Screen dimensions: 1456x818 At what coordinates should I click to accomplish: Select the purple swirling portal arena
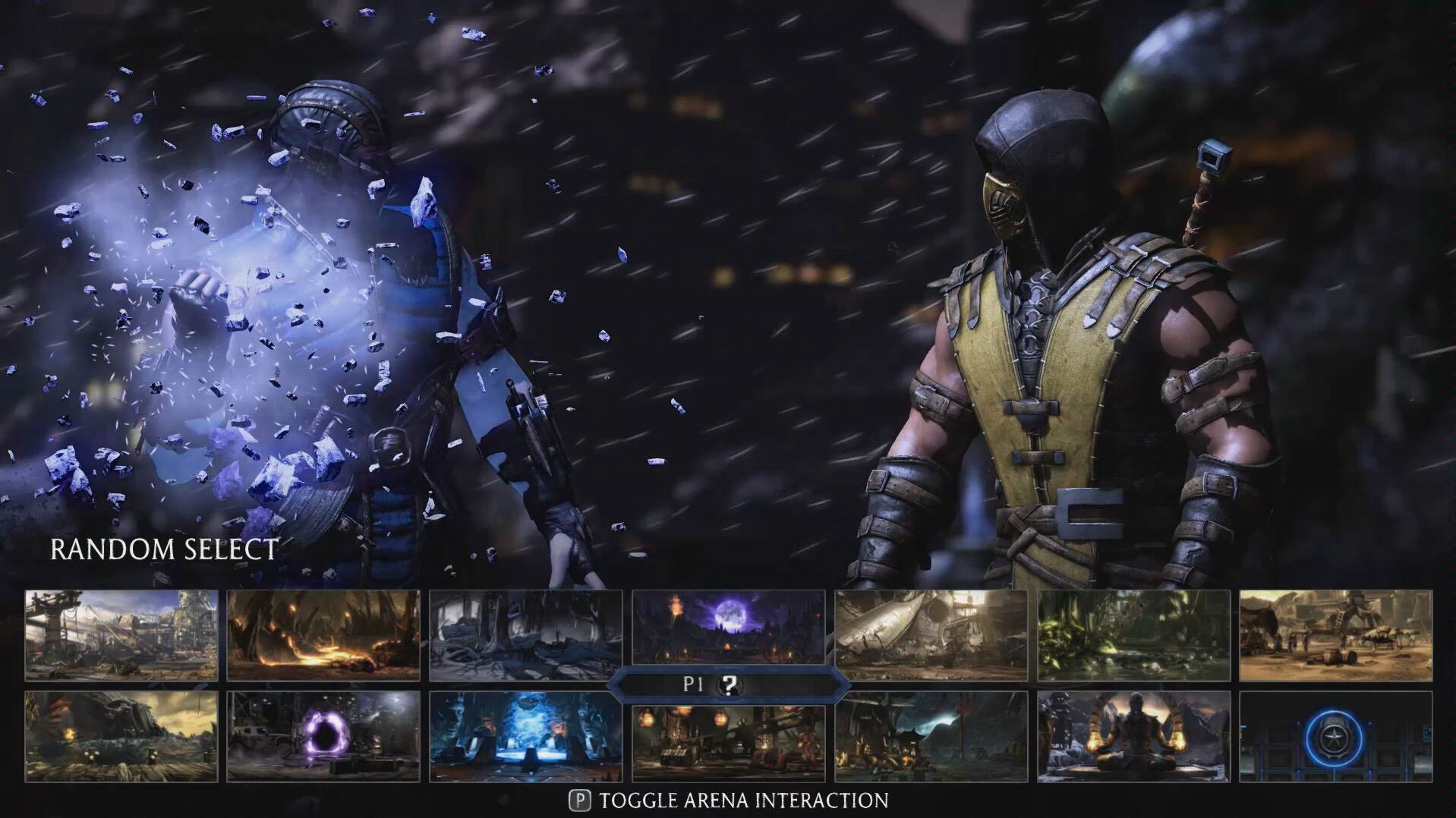(x=323, y=736)
